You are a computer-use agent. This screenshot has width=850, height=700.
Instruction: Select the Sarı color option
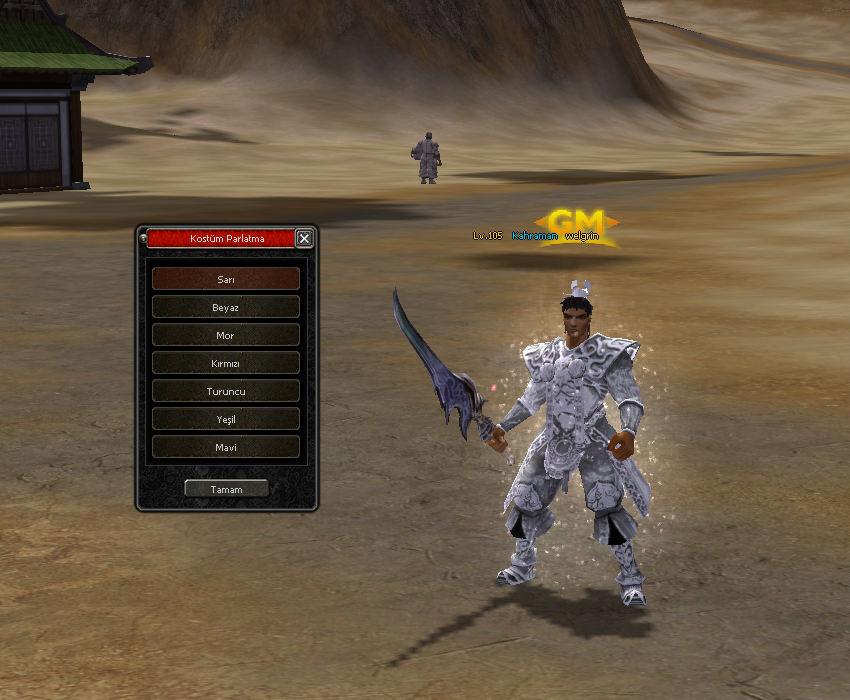tap(226, 279)
